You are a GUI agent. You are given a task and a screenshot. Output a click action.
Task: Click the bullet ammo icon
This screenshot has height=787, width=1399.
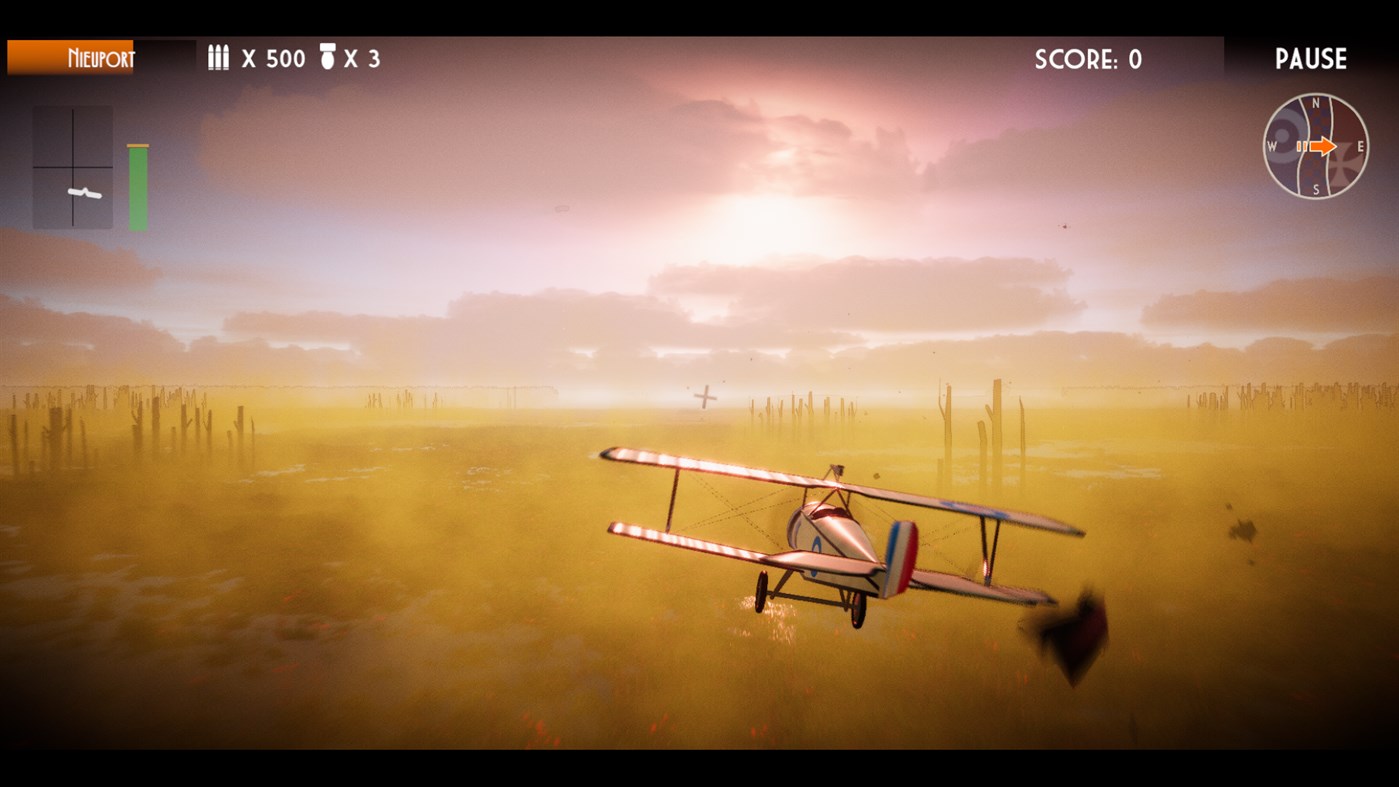click(x=217, y=58)
